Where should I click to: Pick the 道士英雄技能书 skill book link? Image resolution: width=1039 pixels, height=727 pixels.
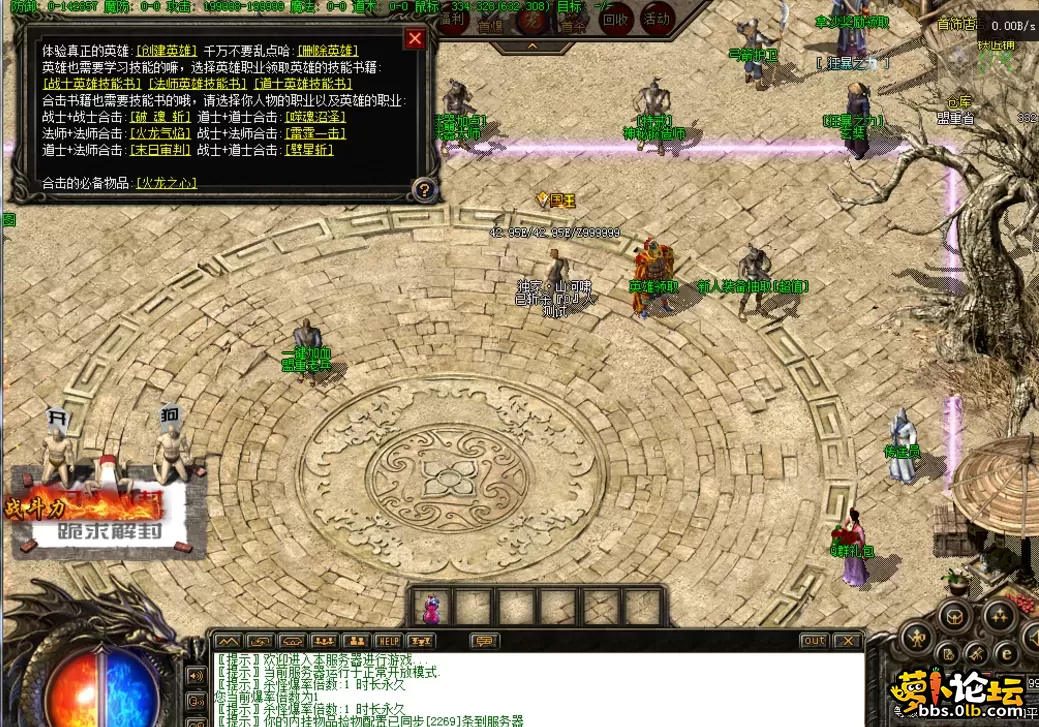coord(302,83)
